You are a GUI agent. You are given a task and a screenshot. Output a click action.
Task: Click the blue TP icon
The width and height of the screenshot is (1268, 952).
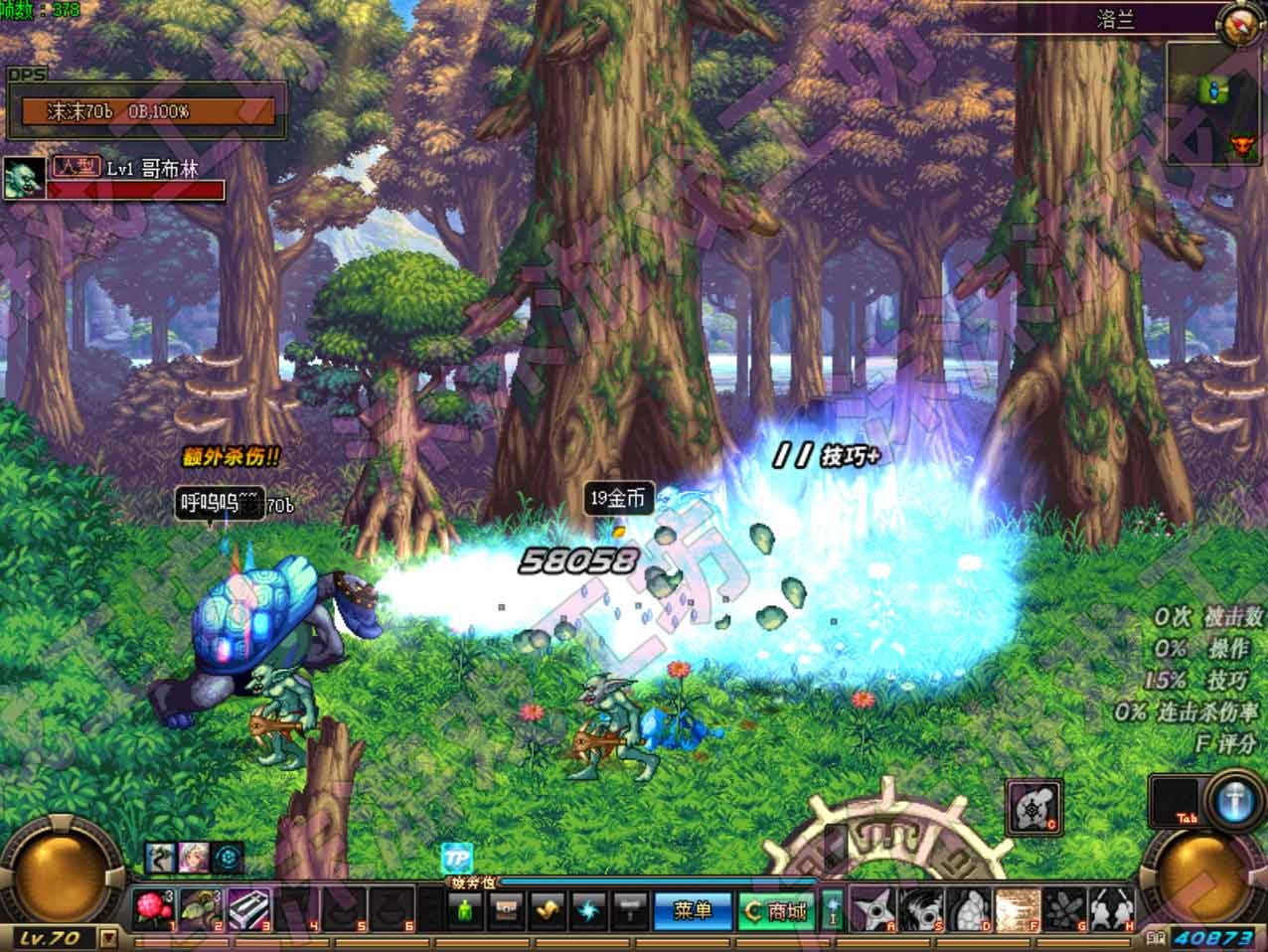click(457, 859)
